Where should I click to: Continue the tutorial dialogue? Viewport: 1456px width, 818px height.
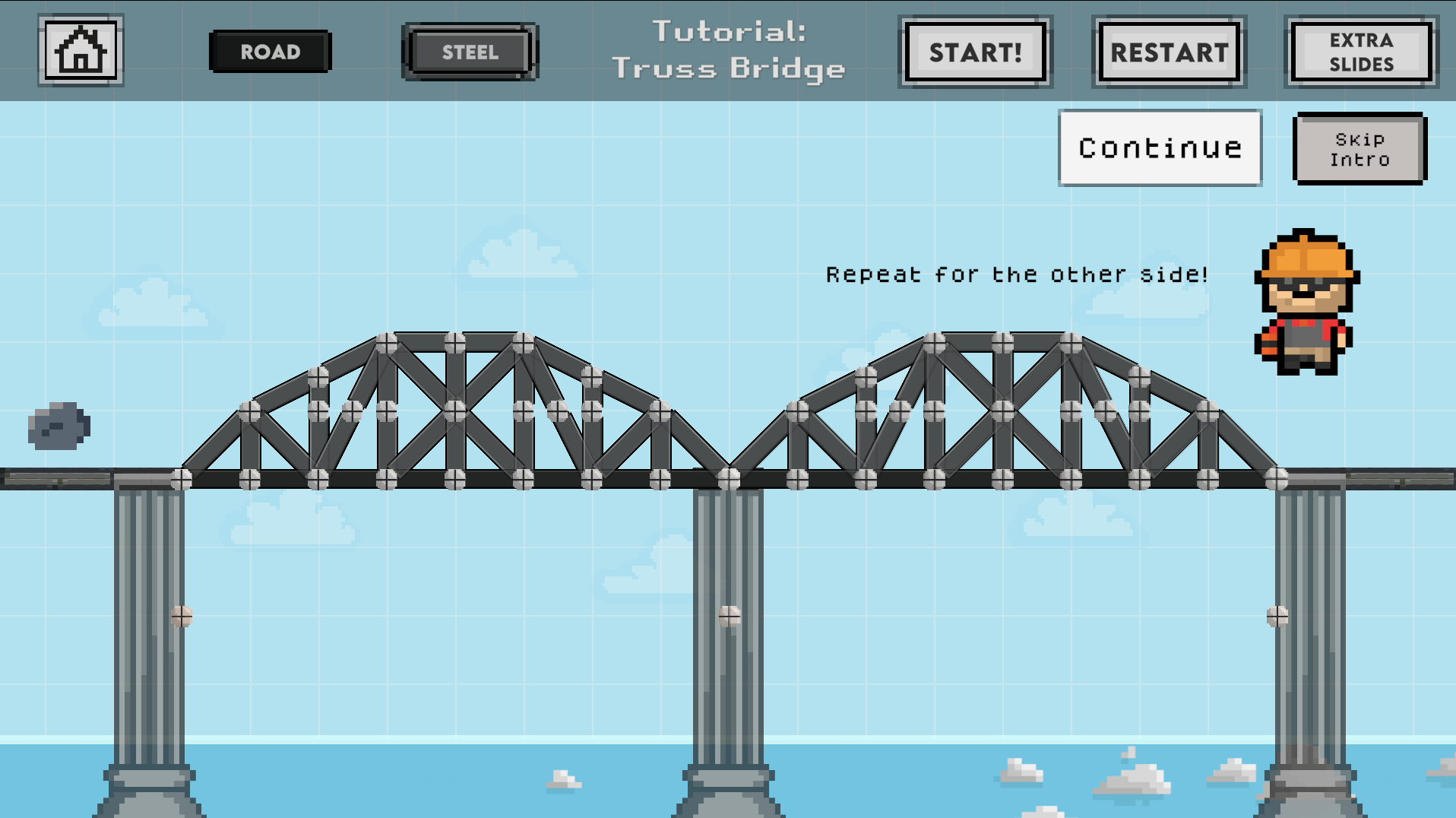tap(1160, 147)
